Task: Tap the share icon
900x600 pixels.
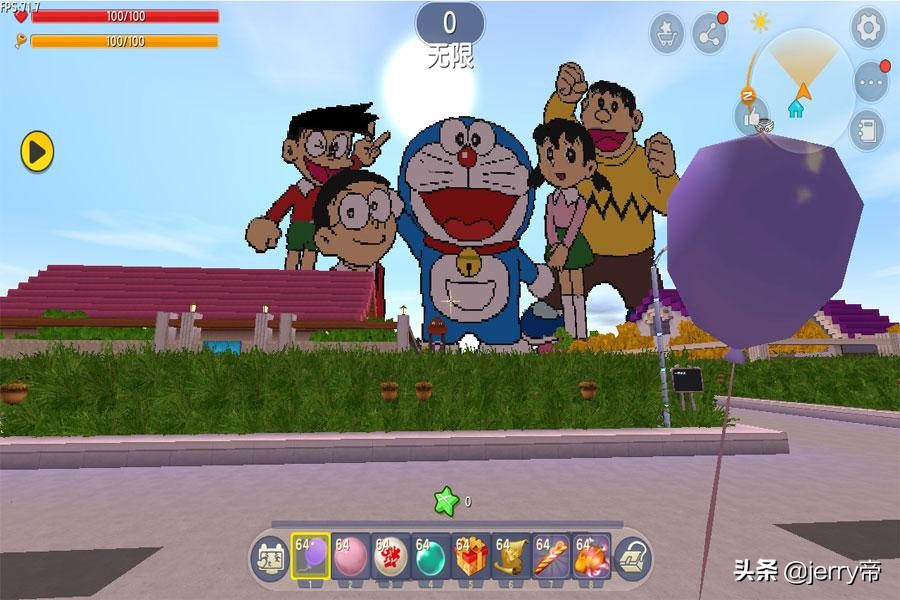Action: [710, 33]
